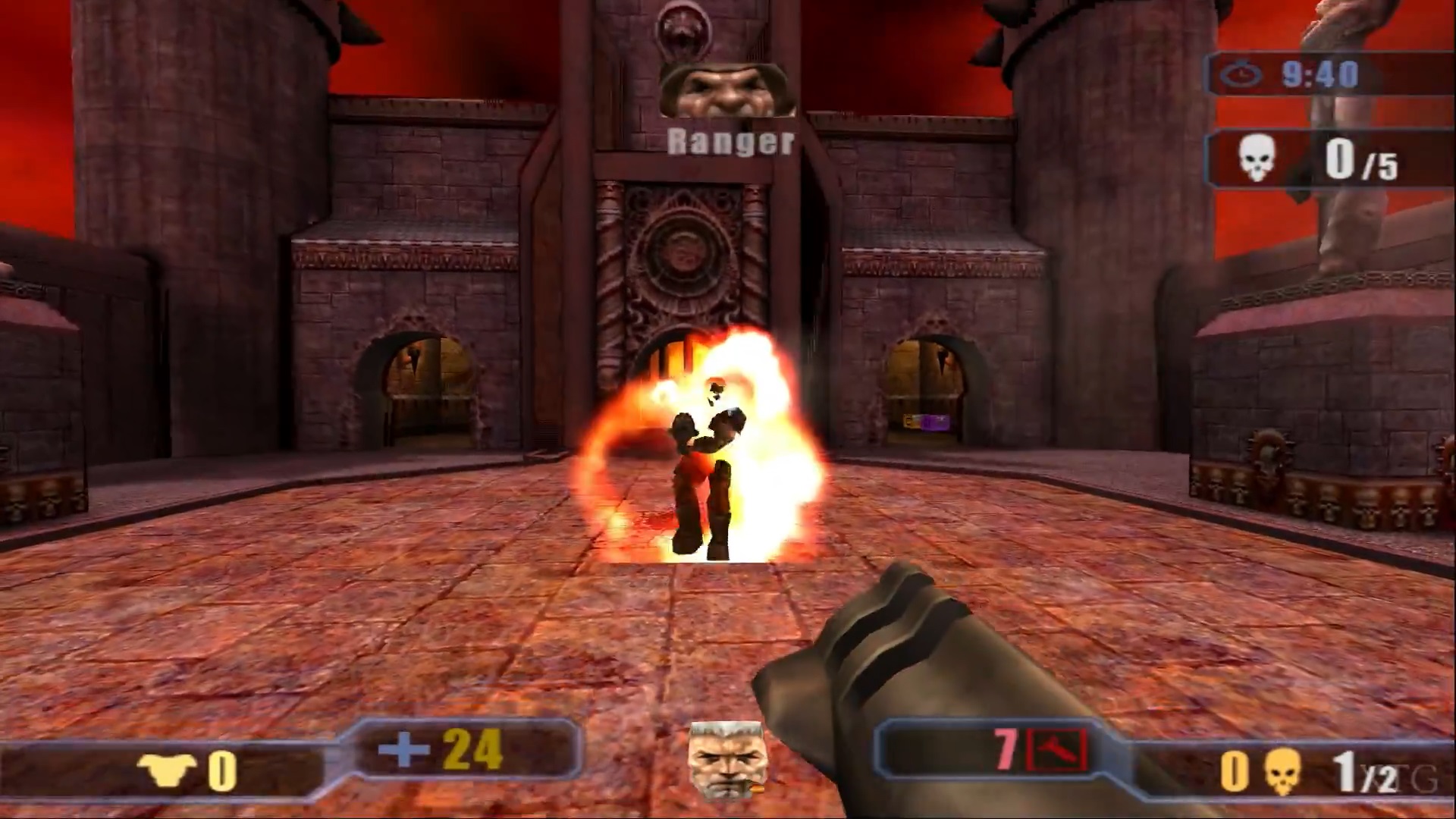Select the yellow skull score icon
This screenshot has width=1456, height=819.
1282,771
